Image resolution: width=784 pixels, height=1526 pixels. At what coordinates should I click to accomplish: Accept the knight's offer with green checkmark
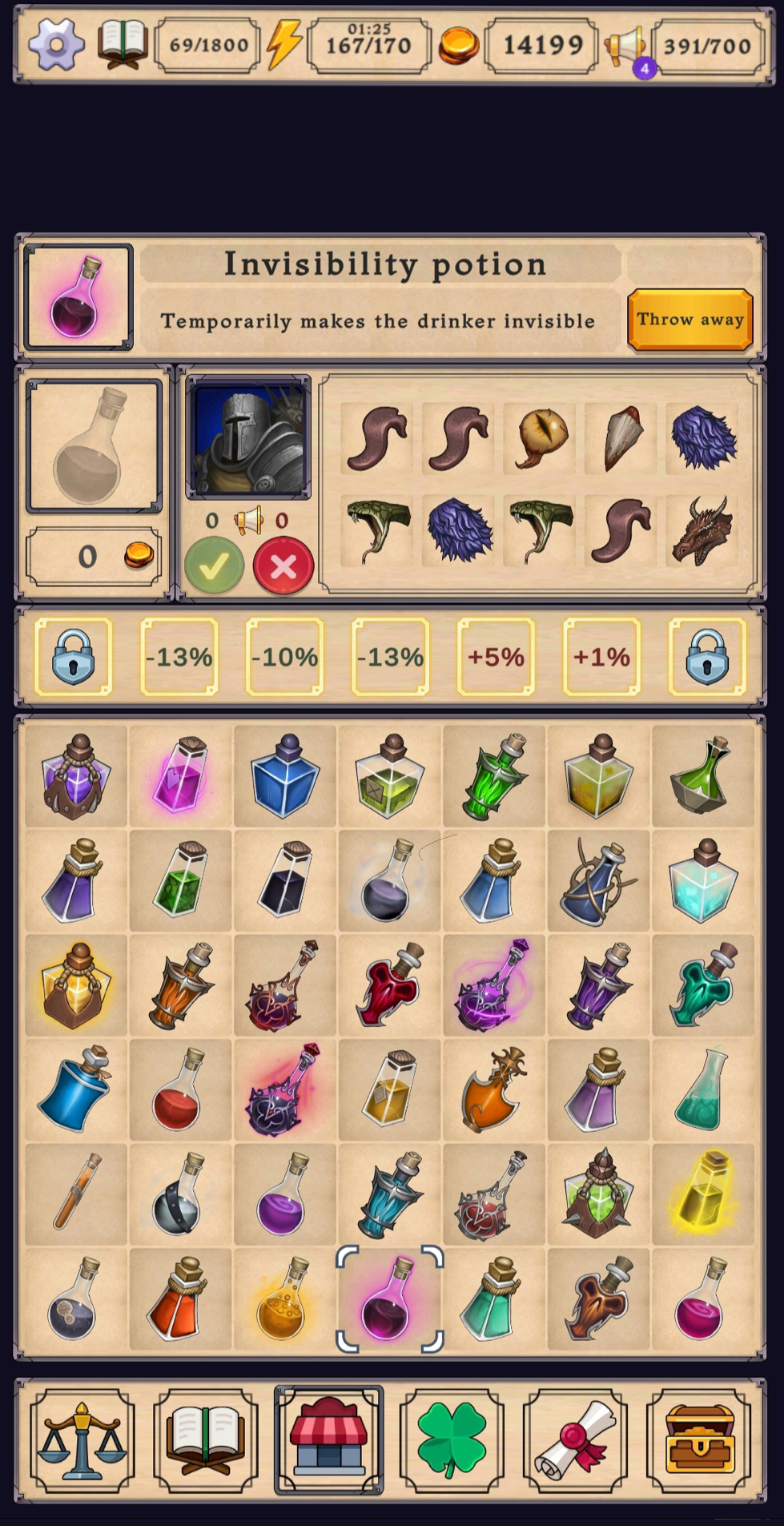[214, 566]
